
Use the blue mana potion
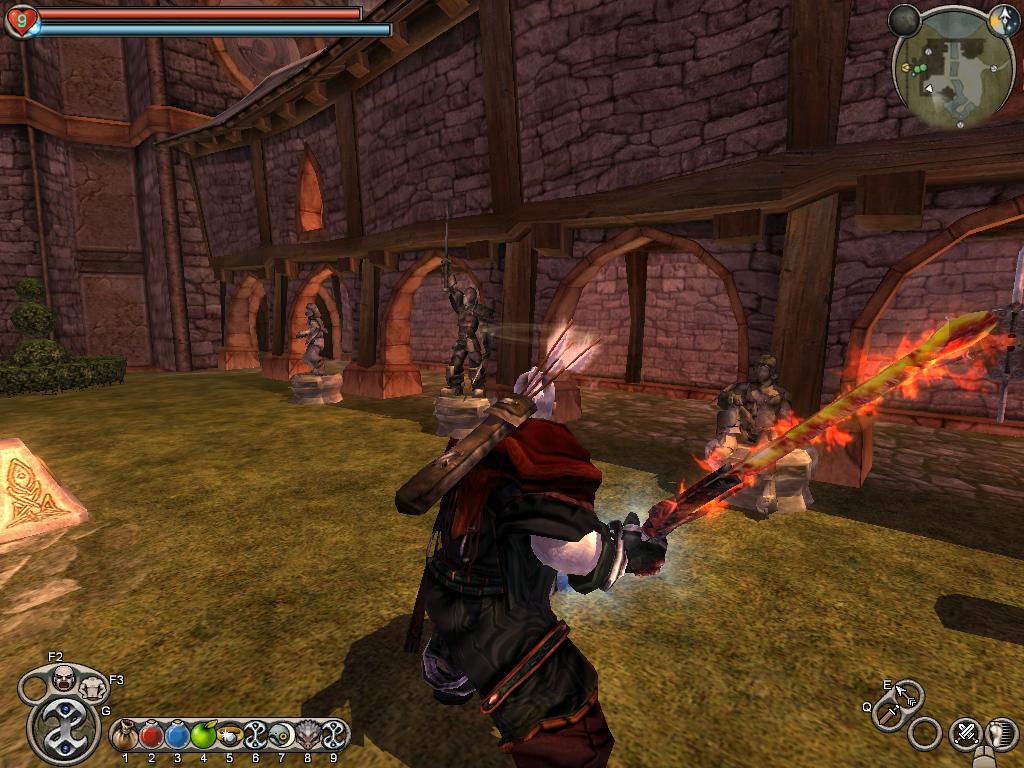178,737
